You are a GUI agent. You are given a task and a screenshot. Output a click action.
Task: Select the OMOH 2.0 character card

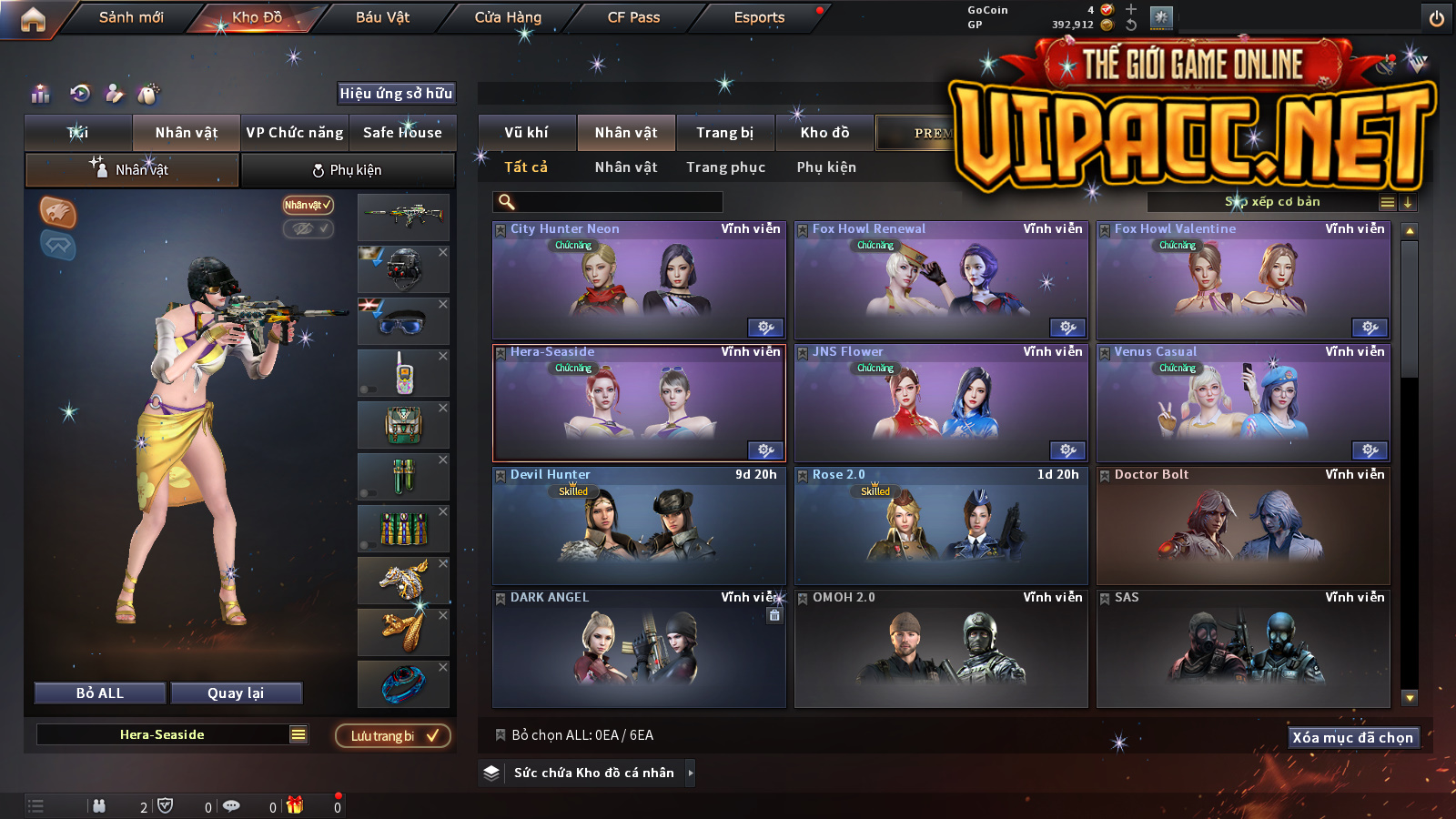tap(941, 649)
